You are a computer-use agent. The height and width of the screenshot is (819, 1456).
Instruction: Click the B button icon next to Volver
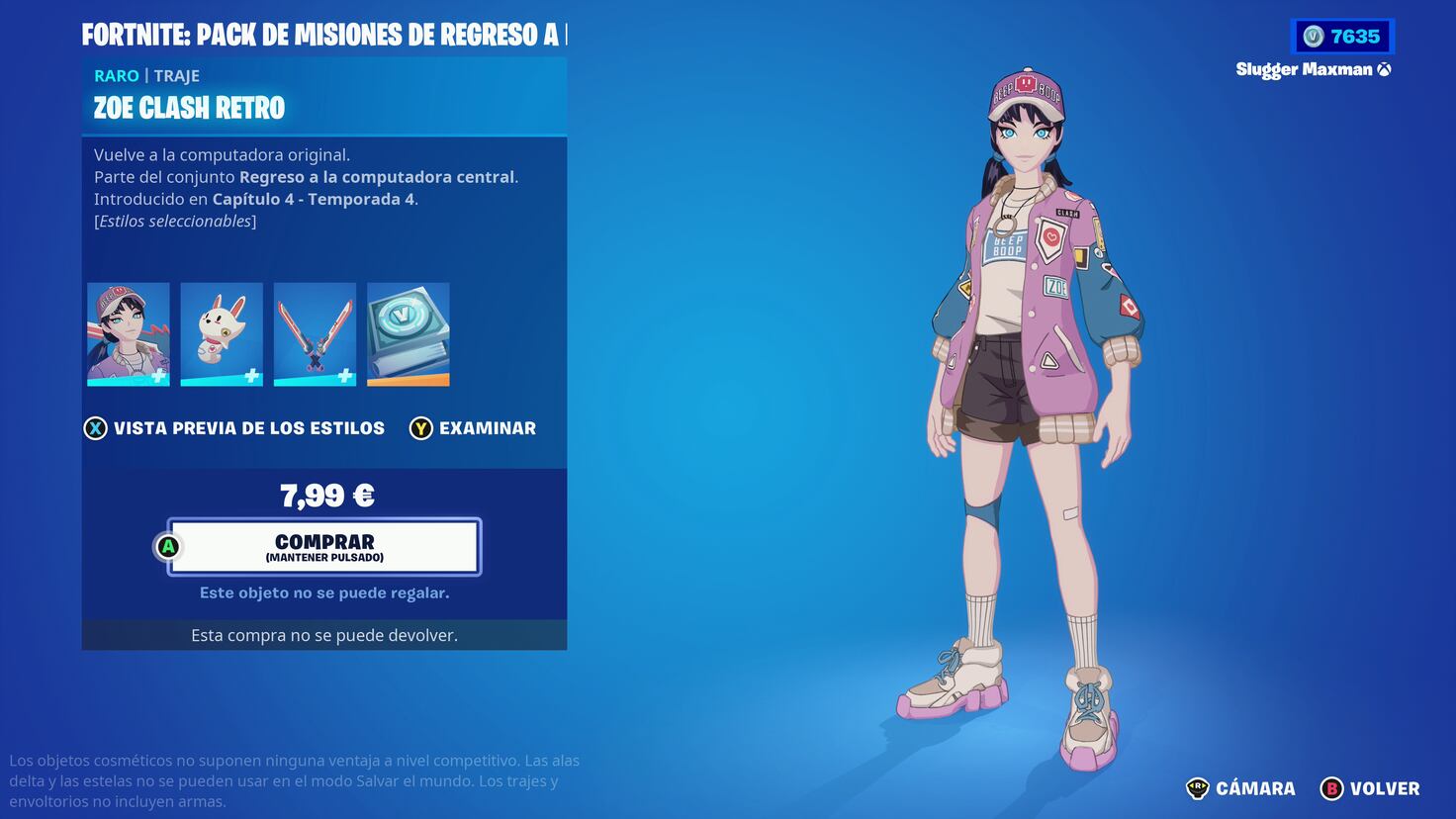pos(1332,788)
